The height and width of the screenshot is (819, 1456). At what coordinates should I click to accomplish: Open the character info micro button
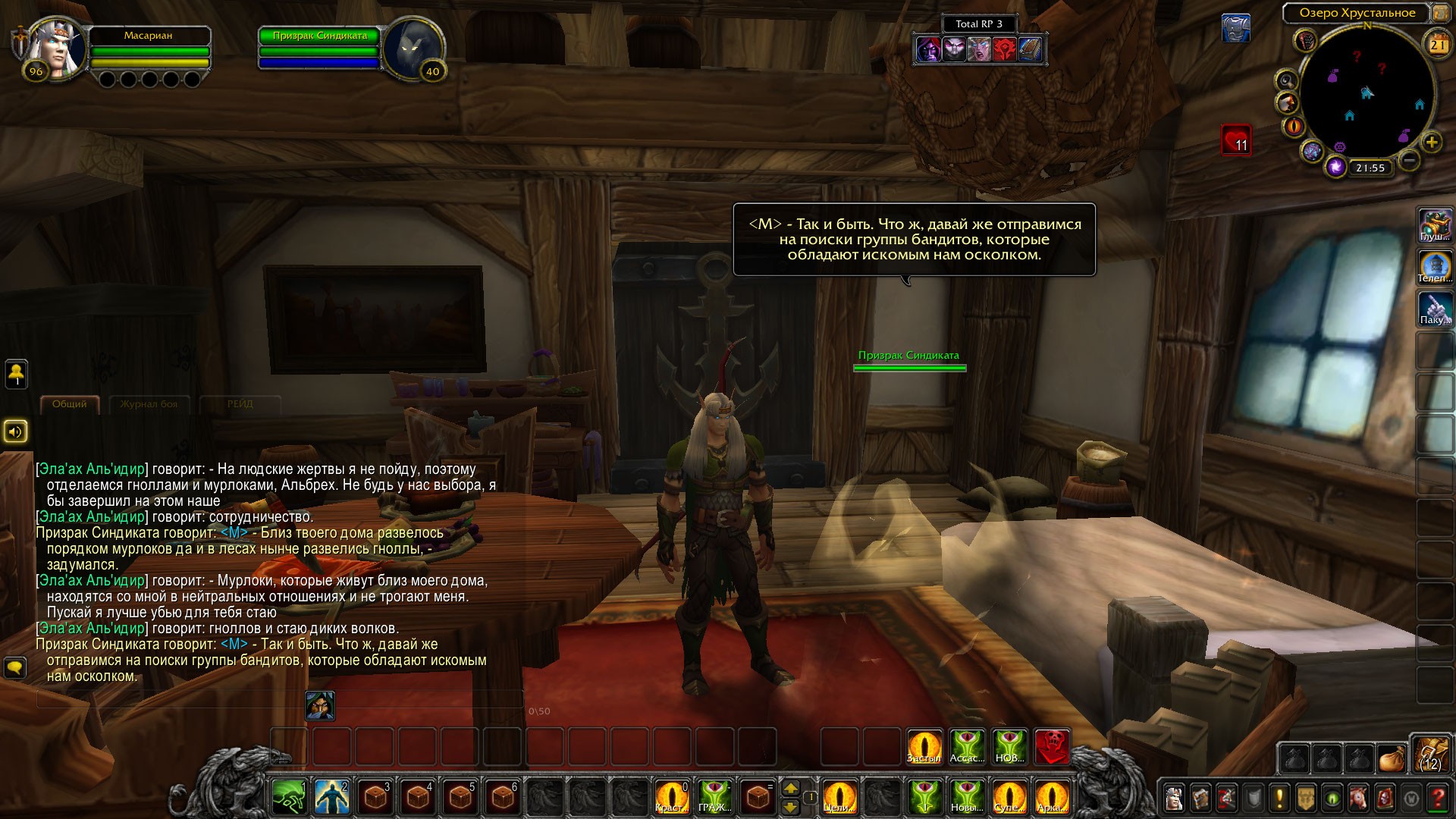[x=1175, y=798]
